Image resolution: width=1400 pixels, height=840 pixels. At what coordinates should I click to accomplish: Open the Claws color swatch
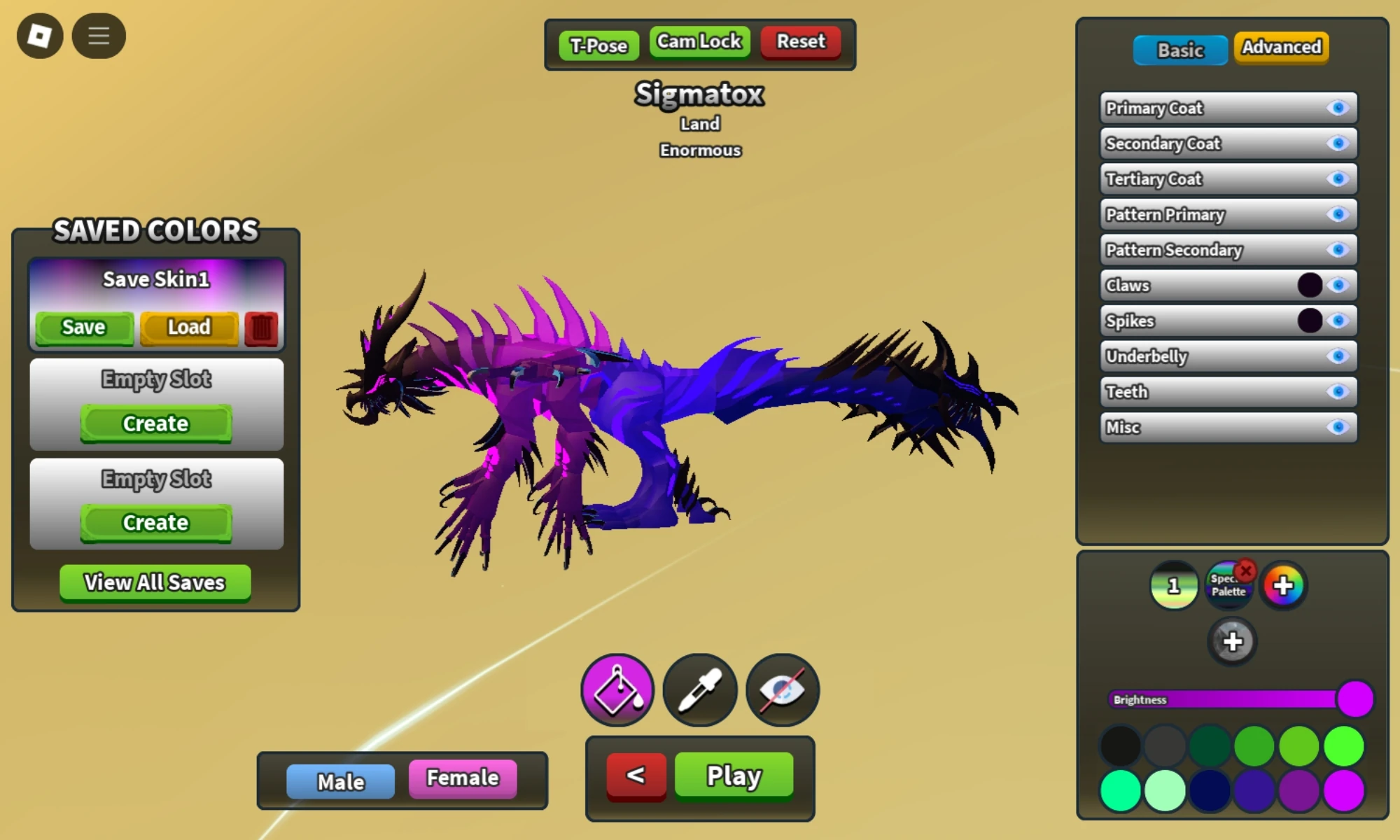(1310, 285)
